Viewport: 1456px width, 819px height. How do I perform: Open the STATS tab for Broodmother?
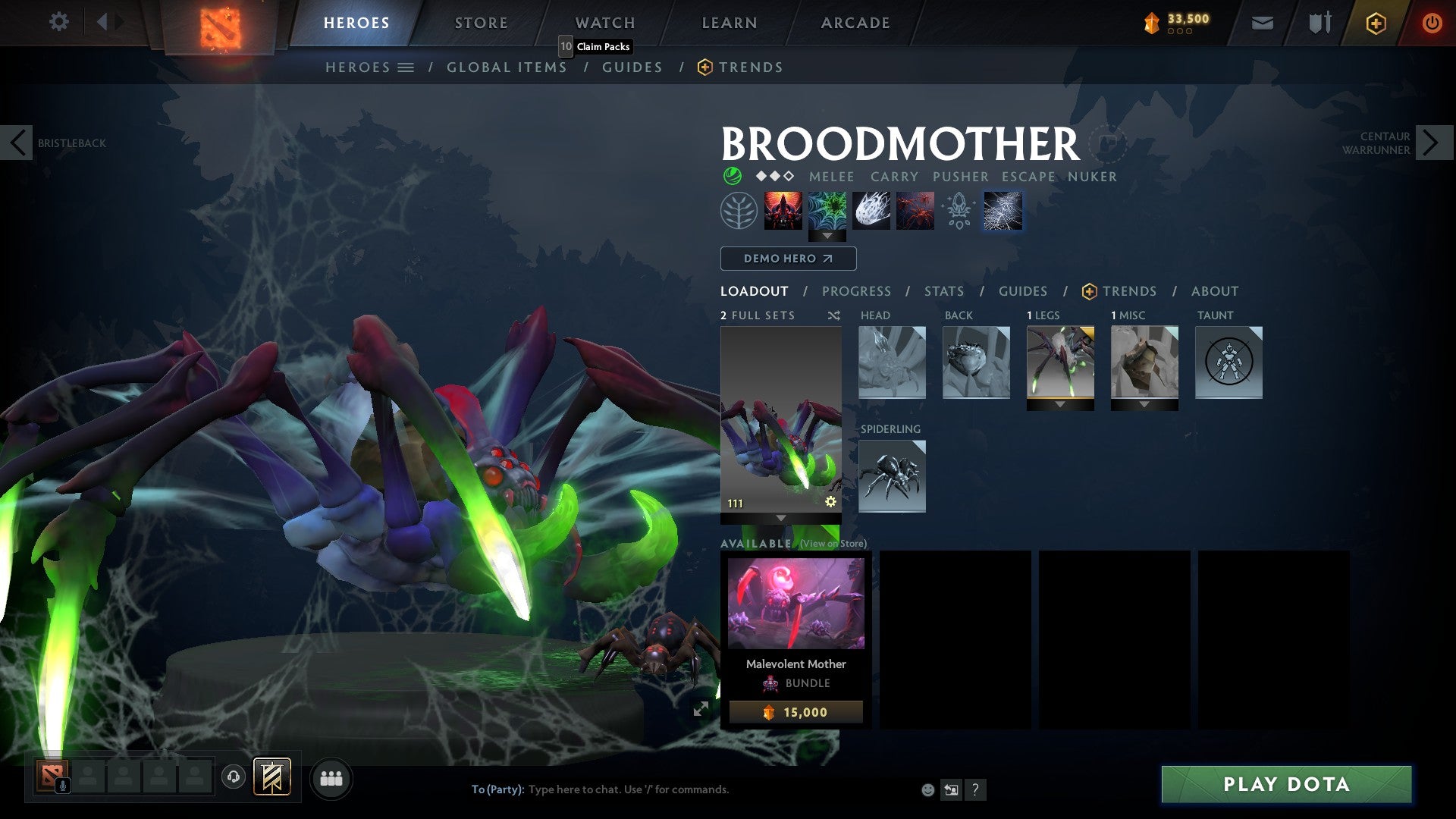(x=943, y=290)
